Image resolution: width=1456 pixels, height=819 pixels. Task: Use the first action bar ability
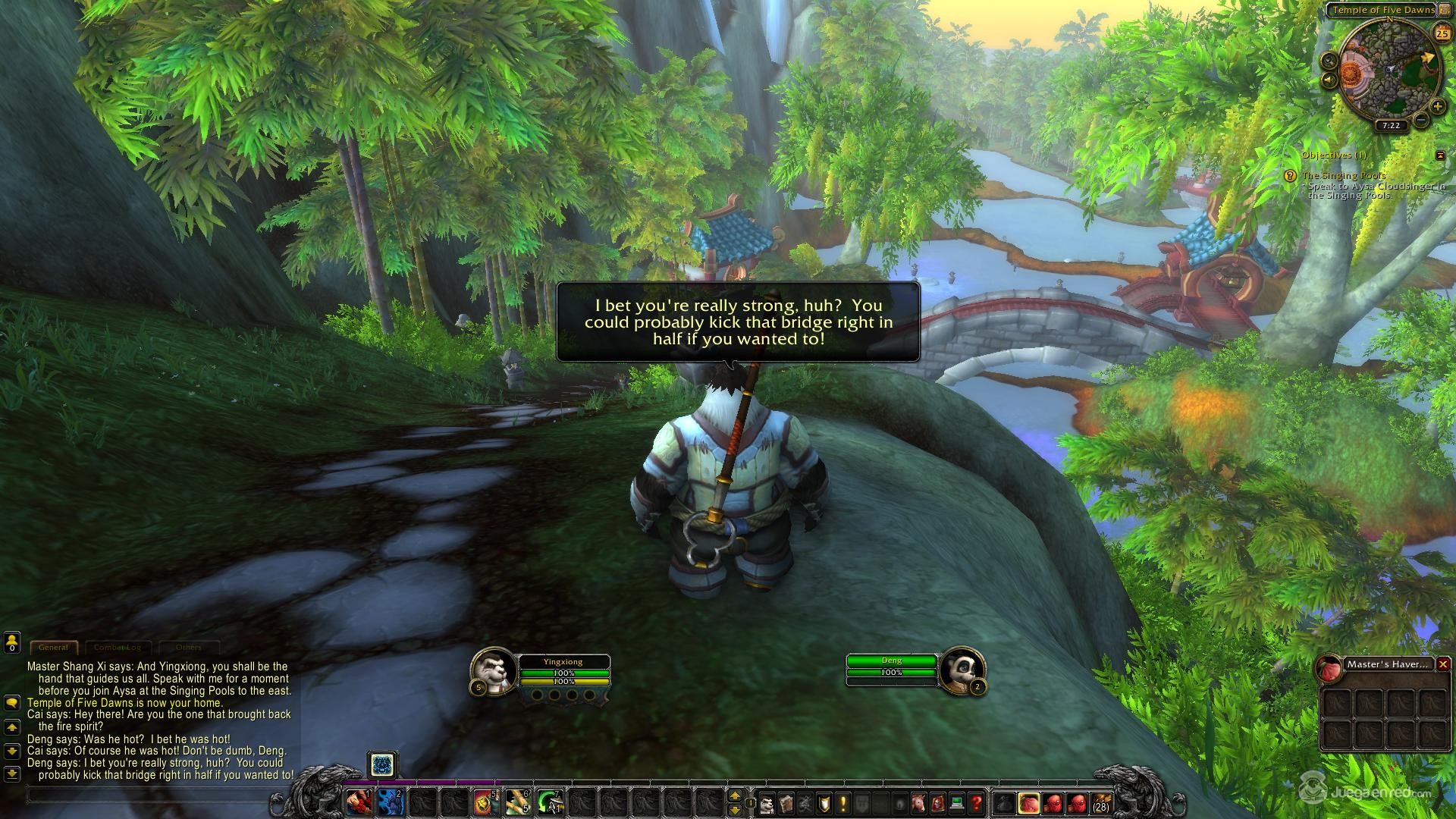(359, 802)
